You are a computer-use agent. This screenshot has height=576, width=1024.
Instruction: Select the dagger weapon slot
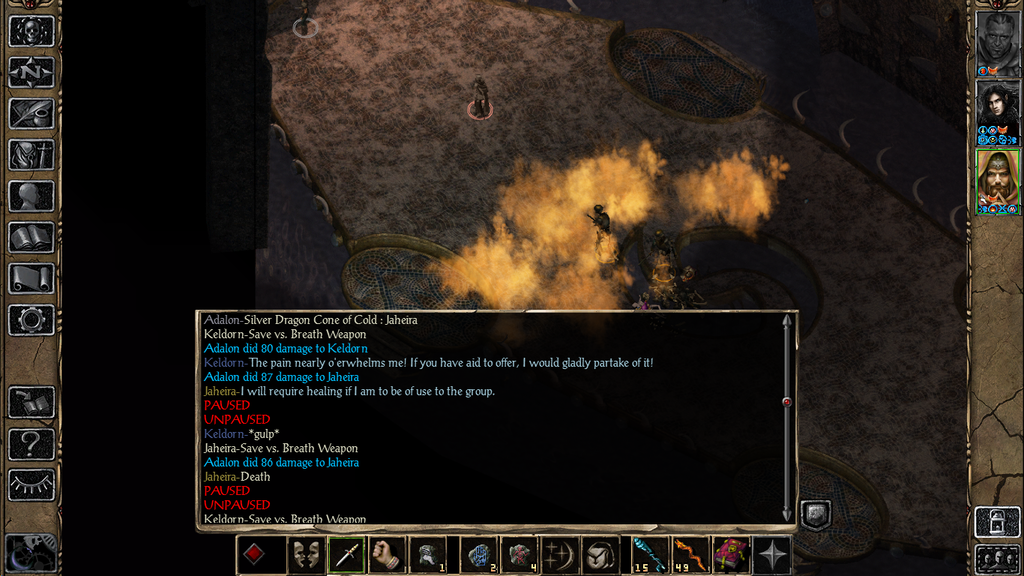tap(346, 555)
